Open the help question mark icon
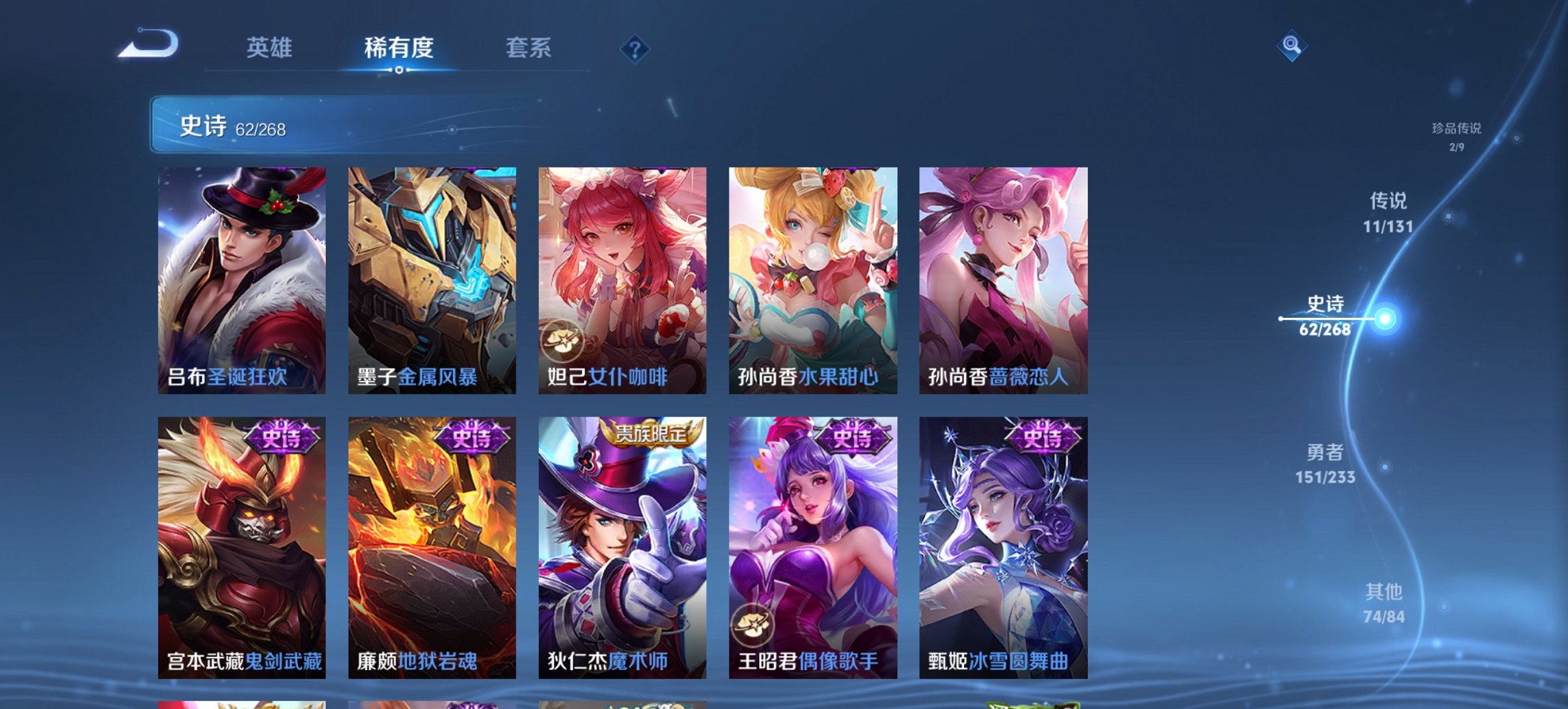This screenshot has width=1568, height=709. [634, 48]
